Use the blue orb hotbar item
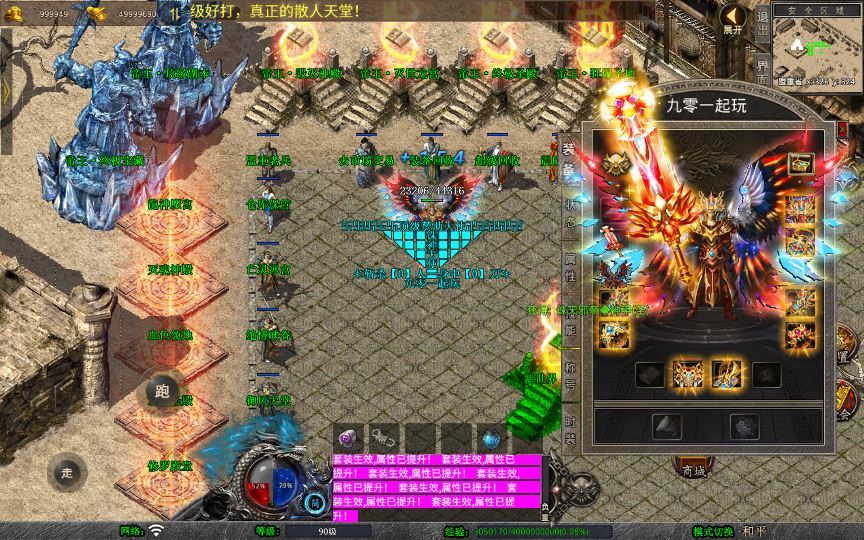864x540 pixels. coord(490,437)
